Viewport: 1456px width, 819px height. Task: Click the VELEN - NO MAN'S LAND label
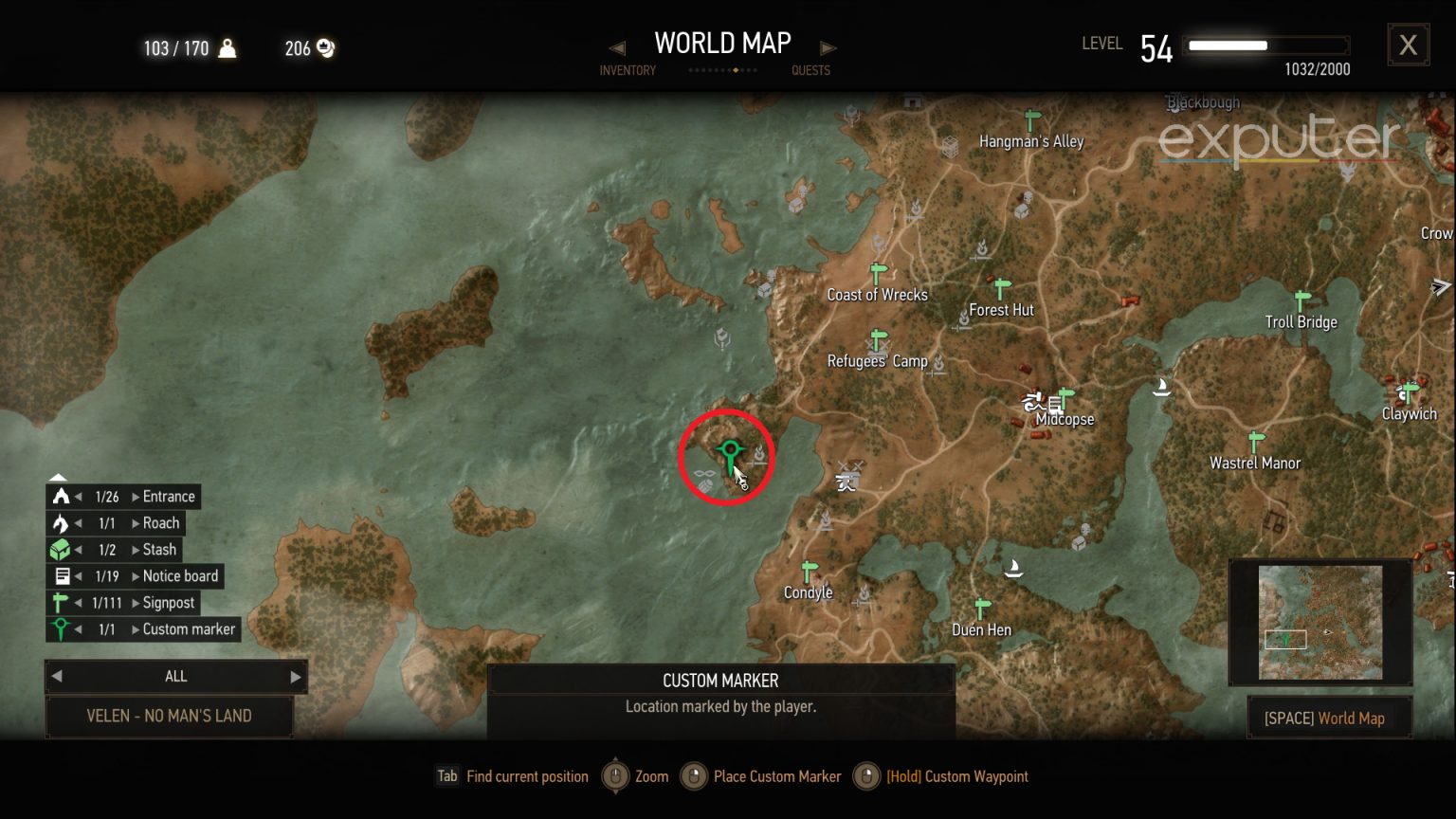pyautogui.click(x=171, y=716)
